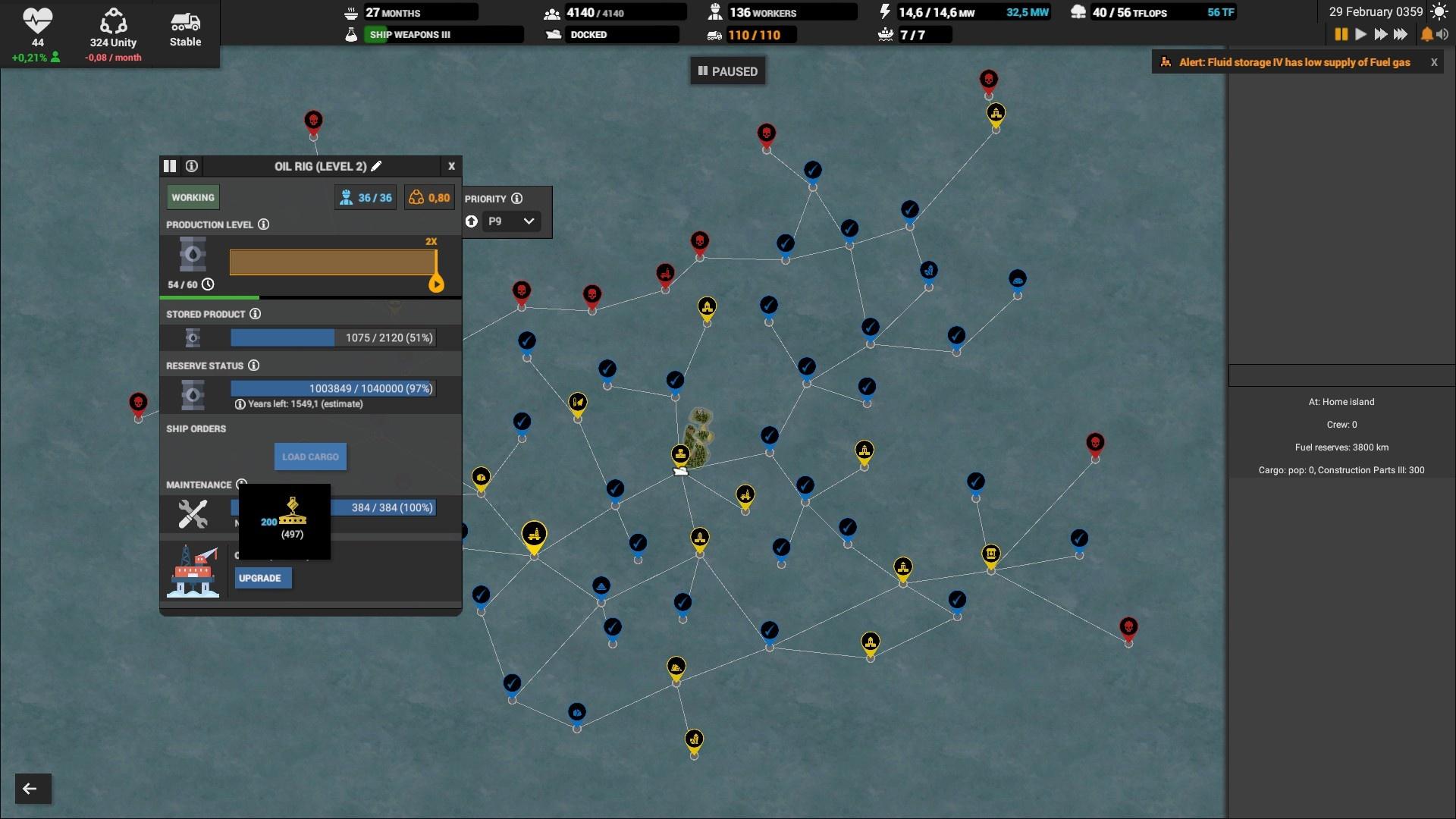This screenshot has height=819, width=1456.
Task: Open the priority P9 dropdown
Action: coord(510,221)
